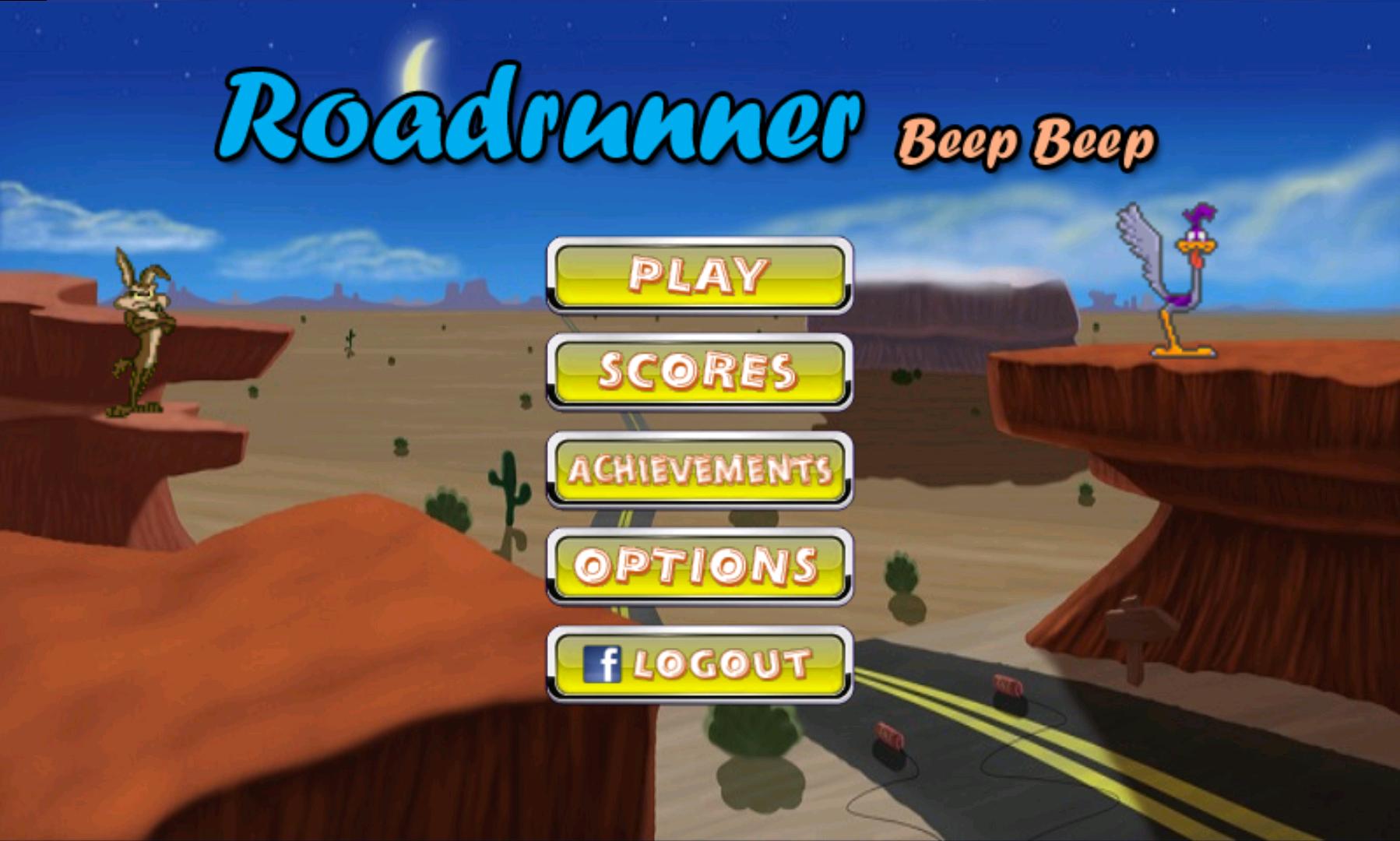Viewport: 1400px width, 841px height.
Task: Click the crescent moon in the sky
Action: point(417,58)
